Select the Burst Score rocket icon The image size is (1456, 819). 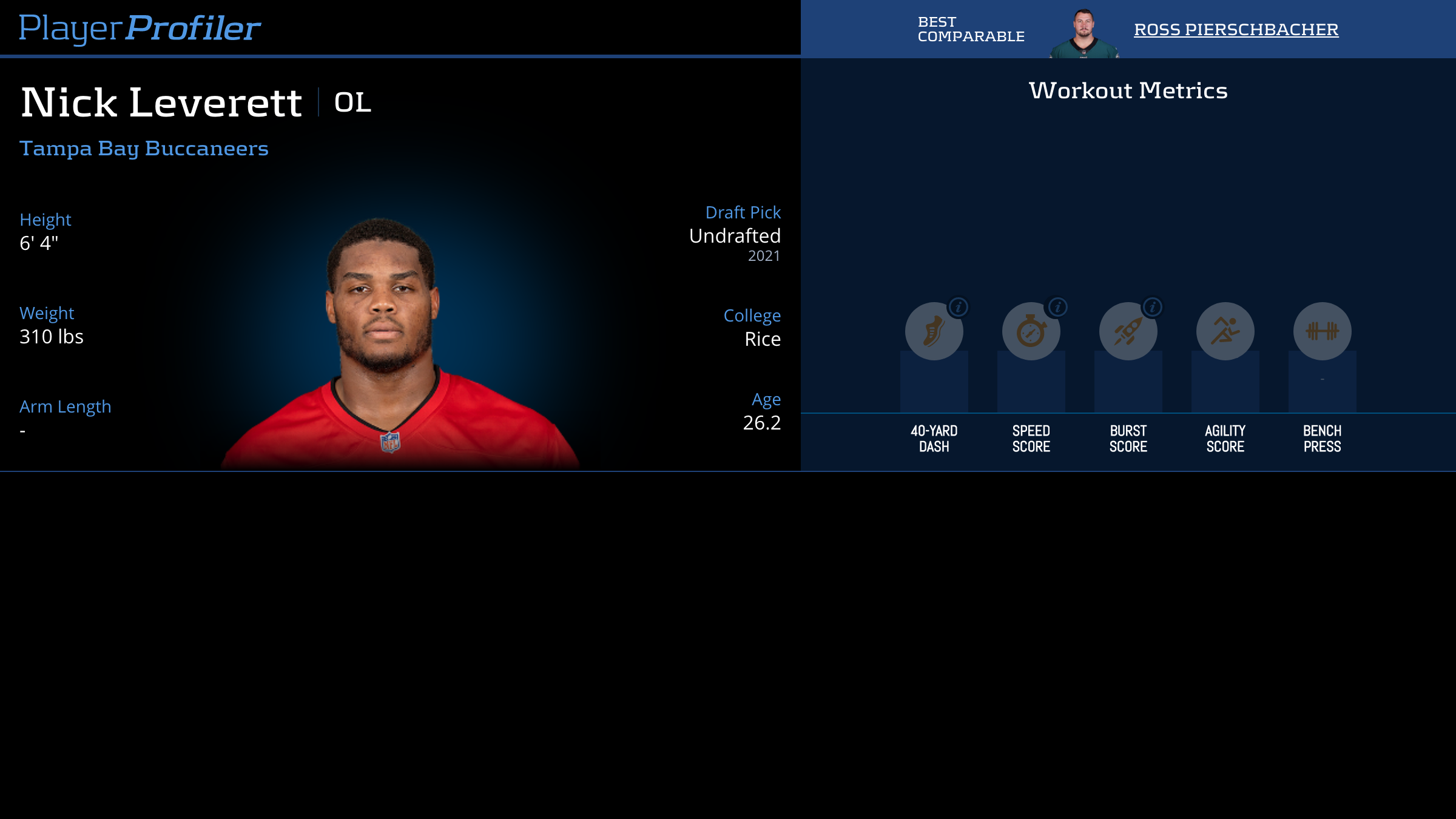tap(1128, 331)
